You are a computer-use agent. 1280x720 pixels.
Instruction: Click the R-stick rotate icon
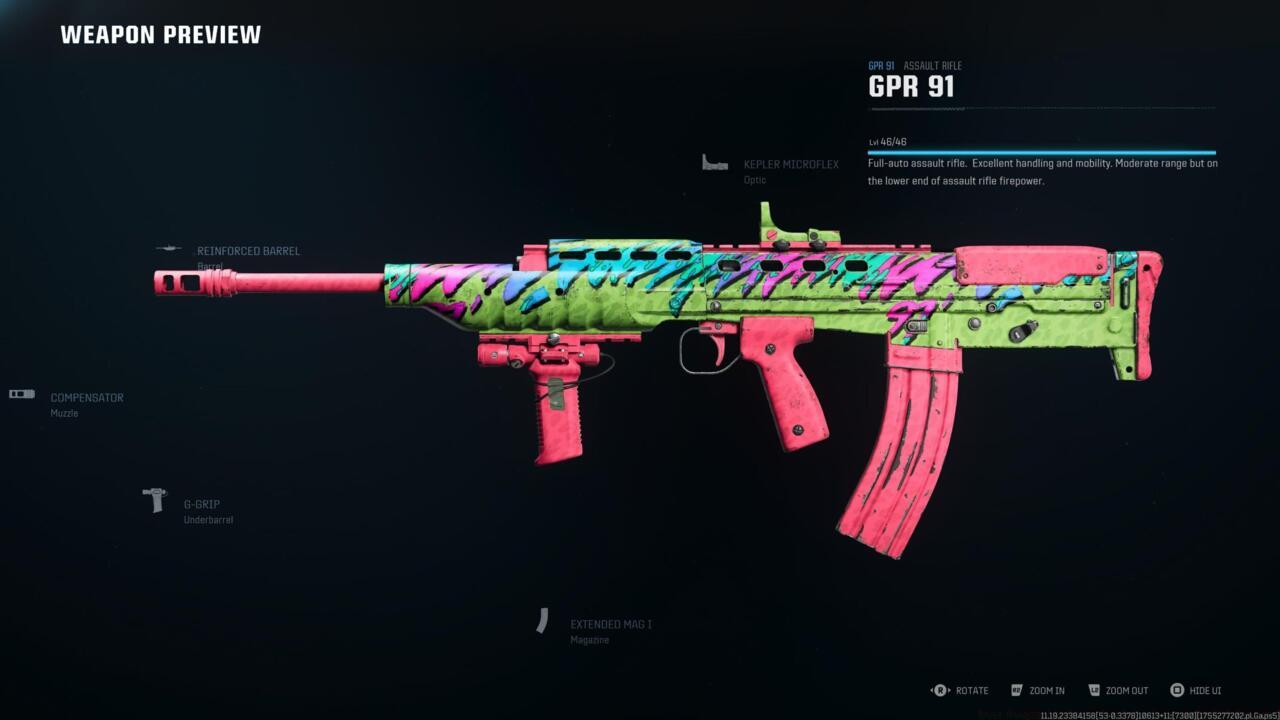(938, 690)
